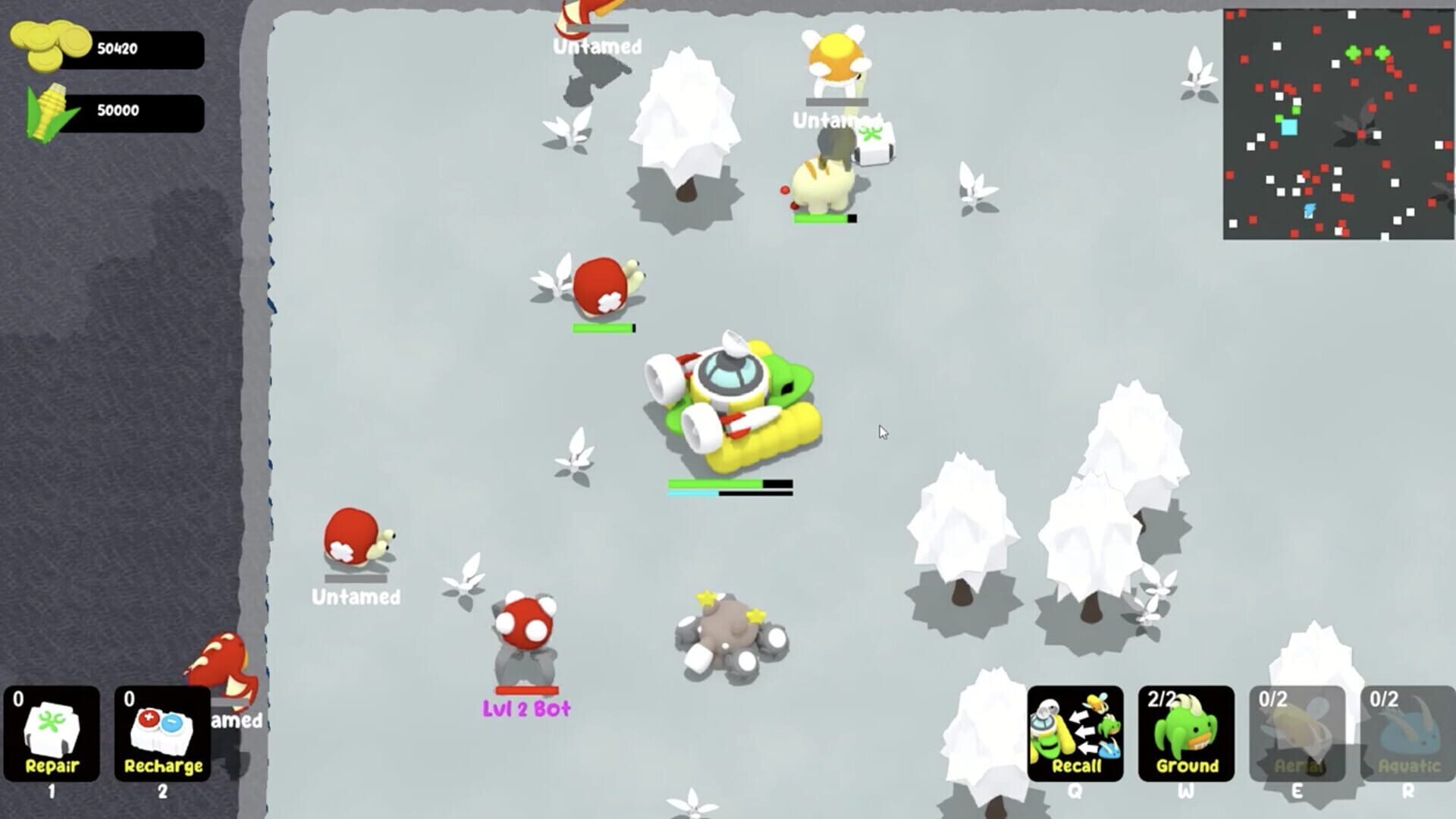
Task: Click the yellow rover's green health bar
Action: tap(717, 483)
